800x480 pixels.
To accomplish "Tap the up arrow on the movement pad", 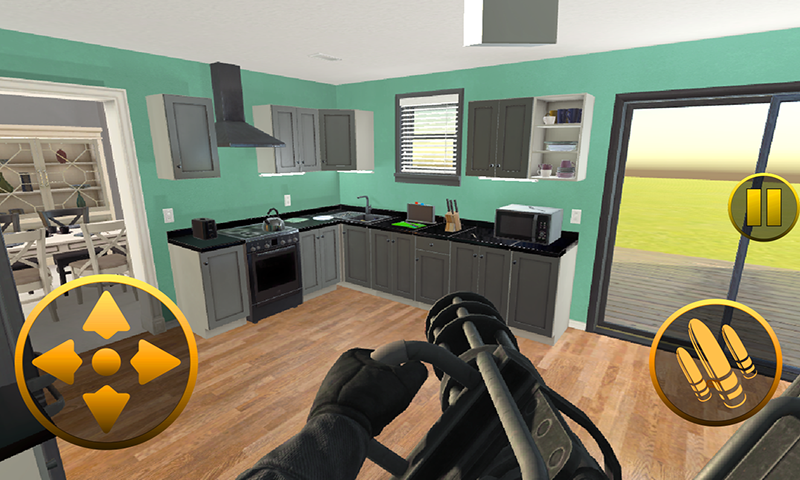I will pyautogui.click(x=106, y=316).
